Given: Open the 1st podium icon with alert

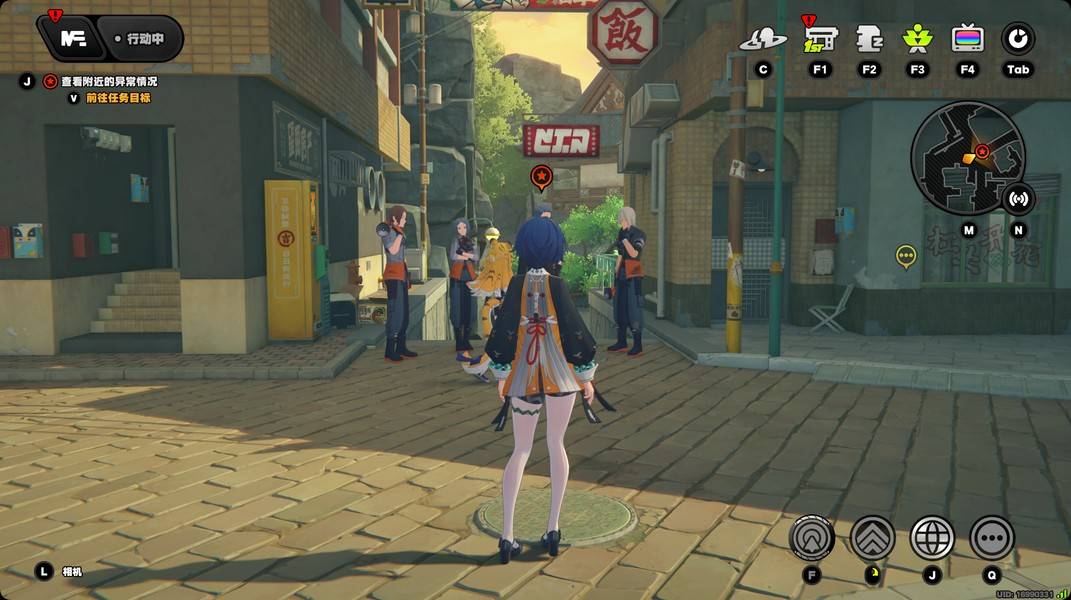Looking at the screenshot, I should pos(820,39).
